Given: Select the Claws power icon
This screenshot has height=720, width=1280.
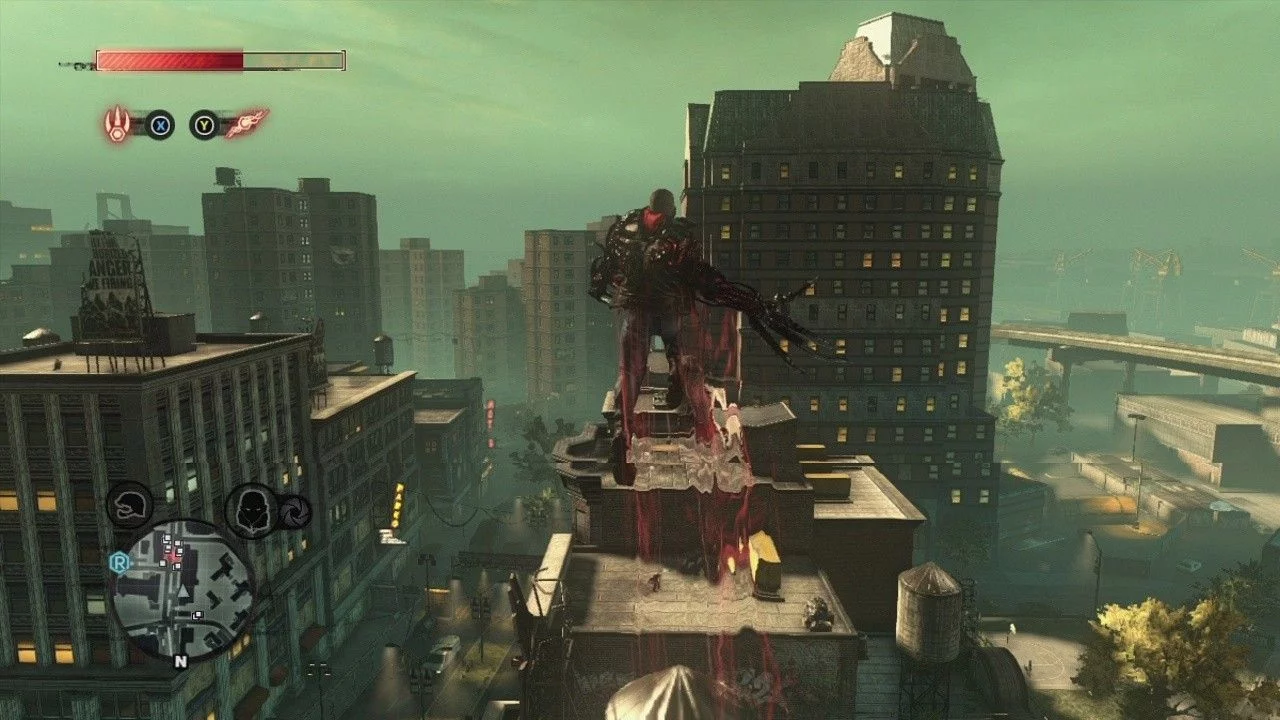Looking at the screenshot, I should pyautogui.click(x=119, y=124).
